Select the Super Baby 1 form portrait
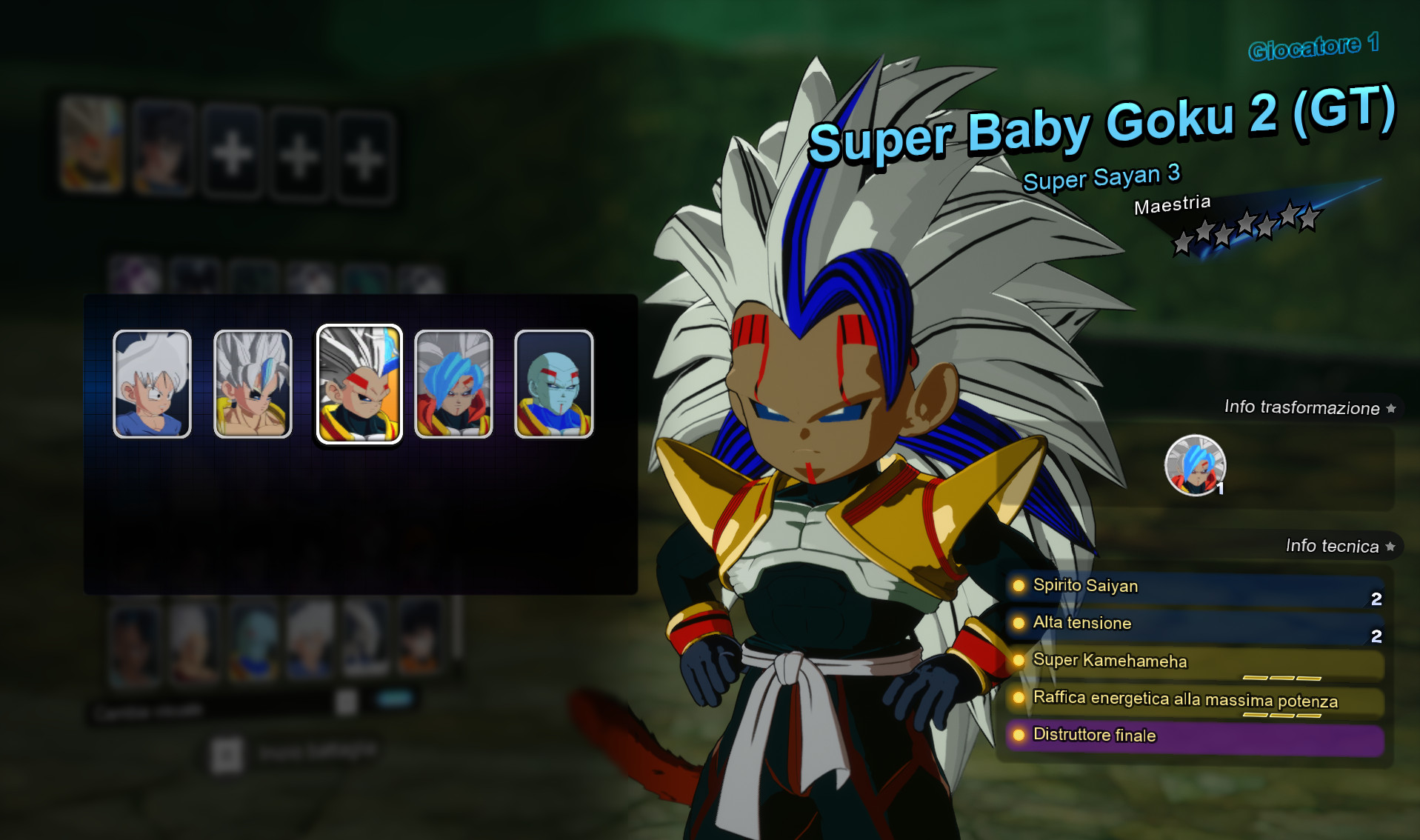The height and width of the screenshot is (840, 1420). 253,383
